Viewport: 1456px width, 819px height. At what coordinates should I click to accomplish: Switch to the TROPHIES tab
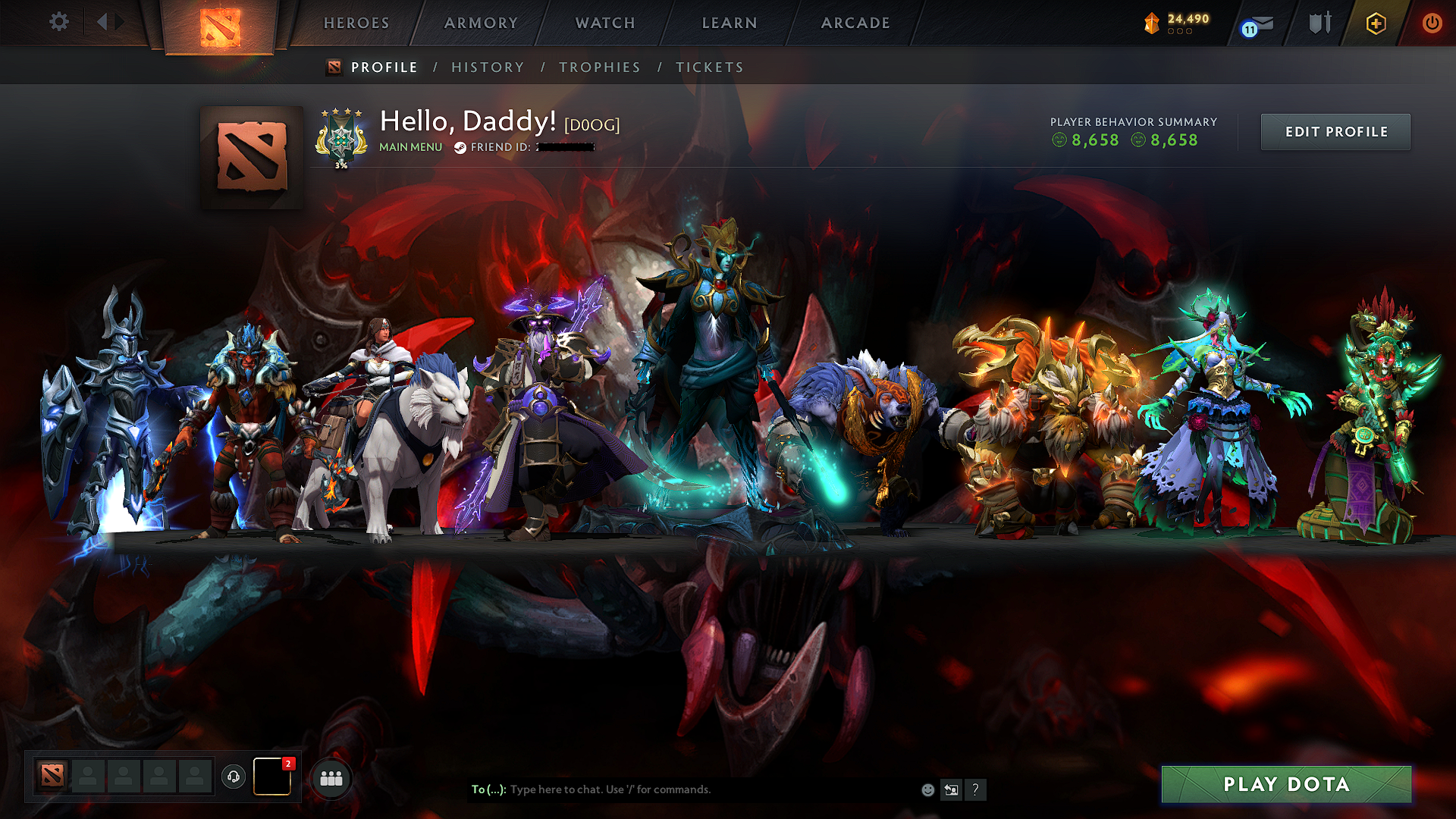[599, 67]
